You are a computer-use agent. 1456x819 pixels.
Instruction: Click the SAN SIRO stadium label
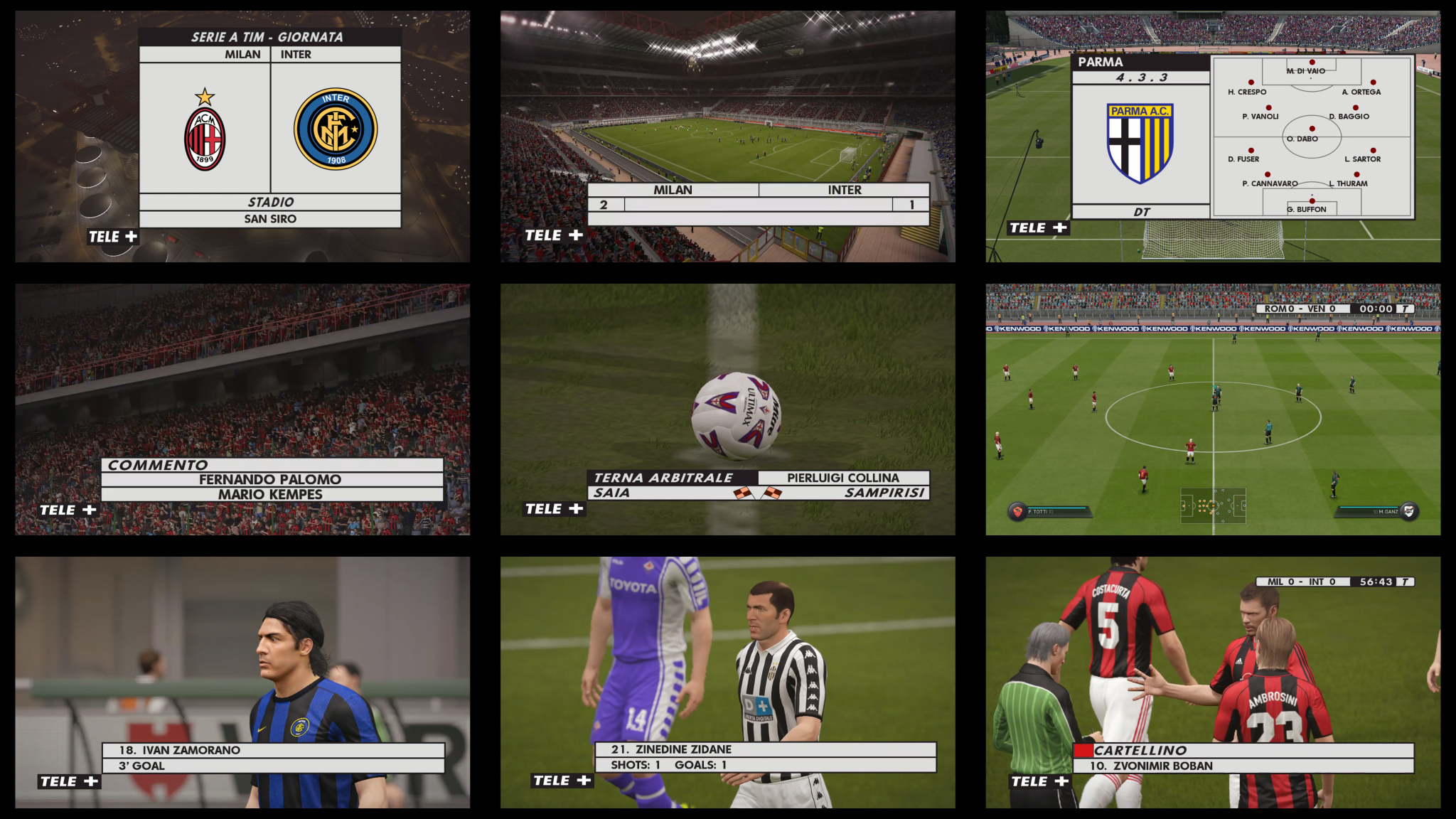point(270,218)
